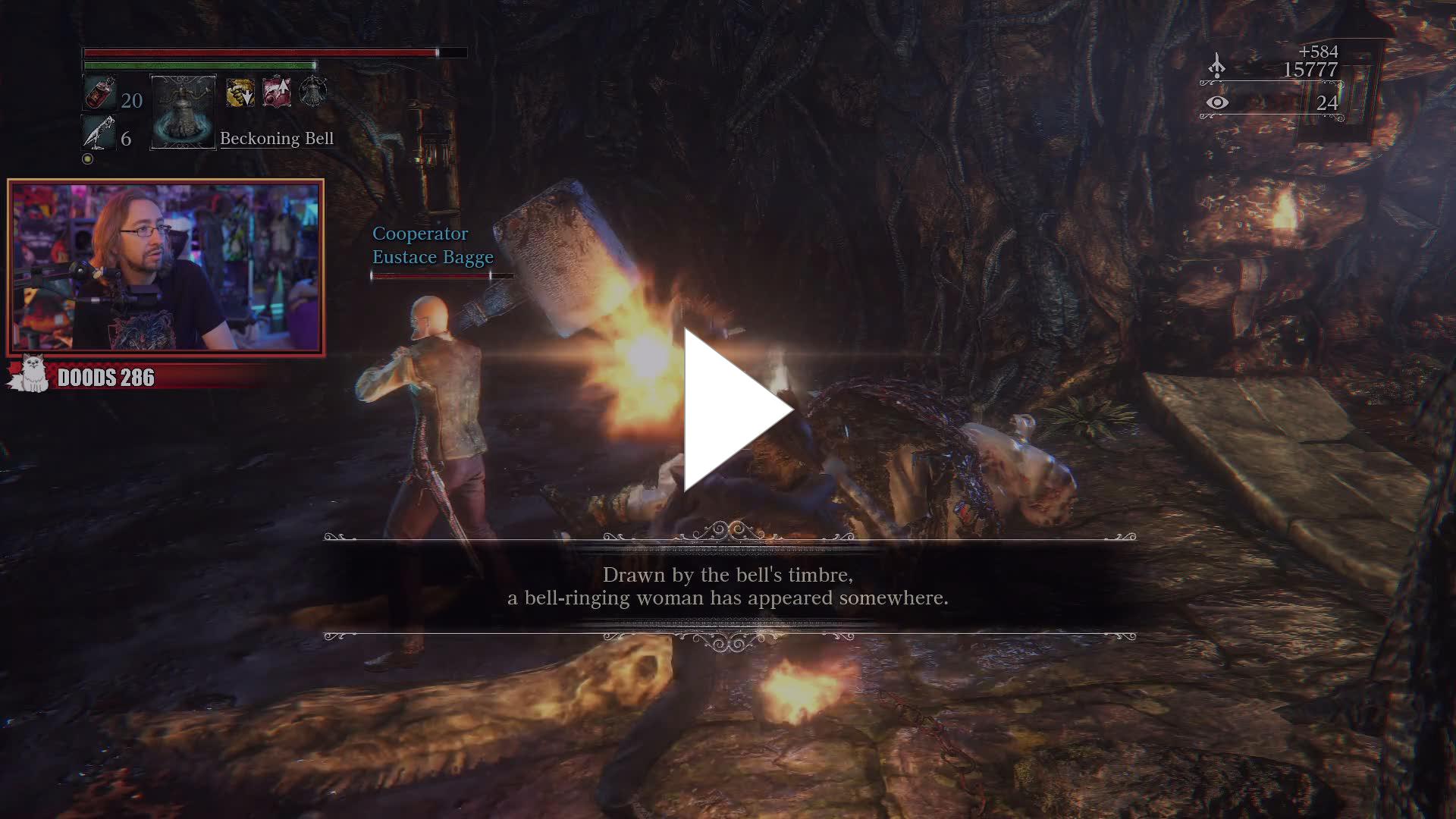Select the red up-arrow status icon
Screen dimensions: 1456x819
[277, 92]
